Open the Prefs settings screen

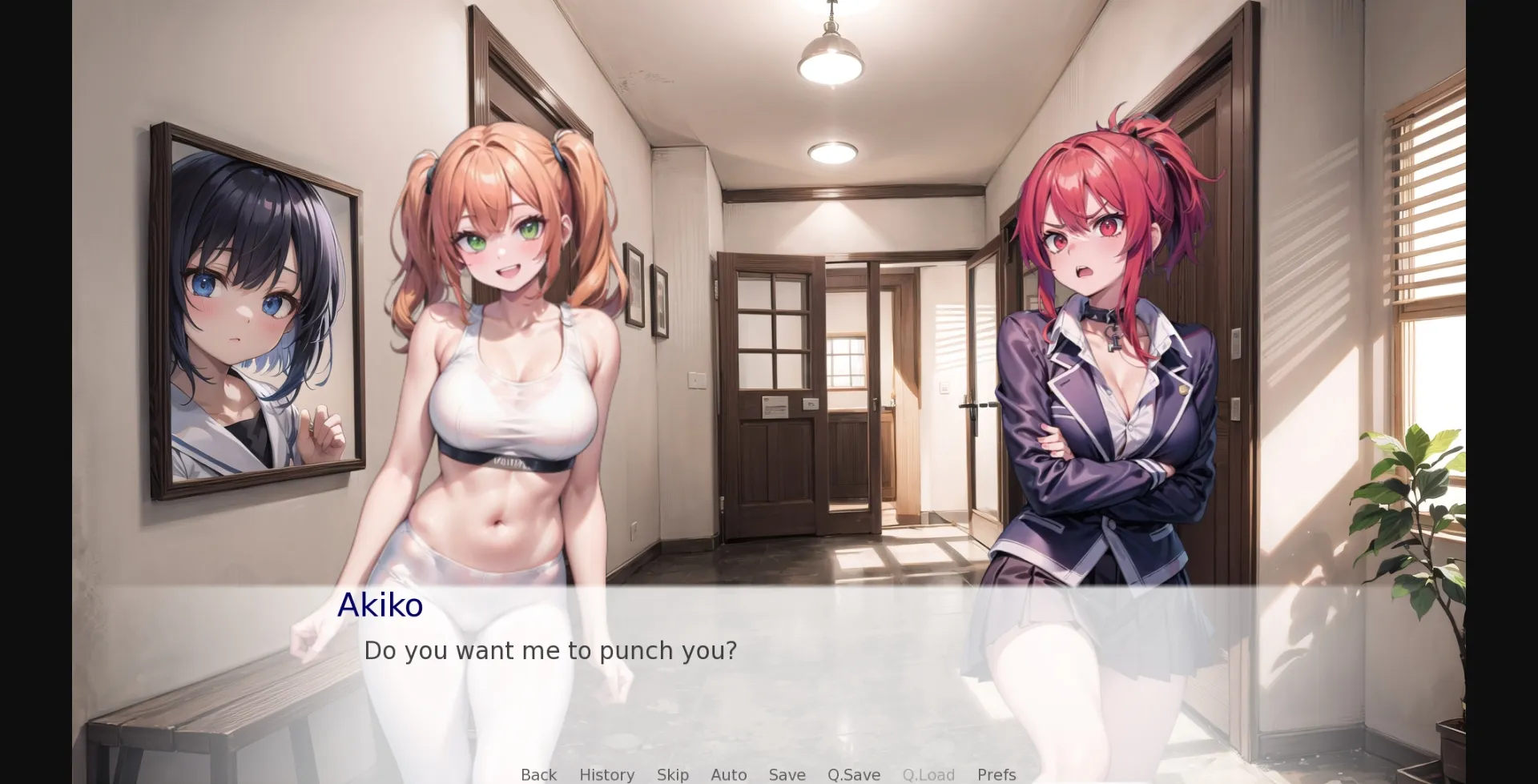995,774
